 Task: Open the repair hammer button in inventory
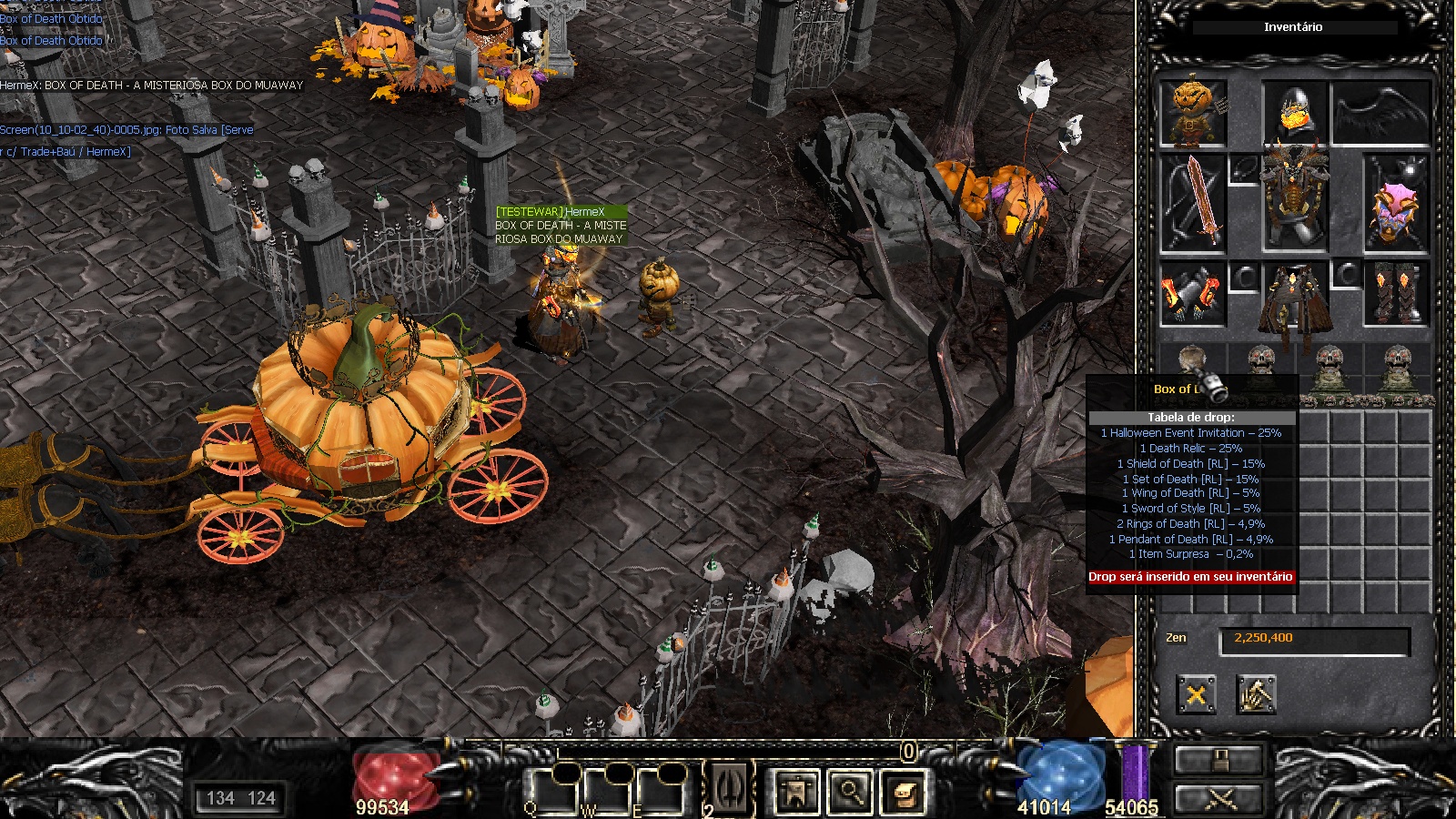(x=1256, y=695)
